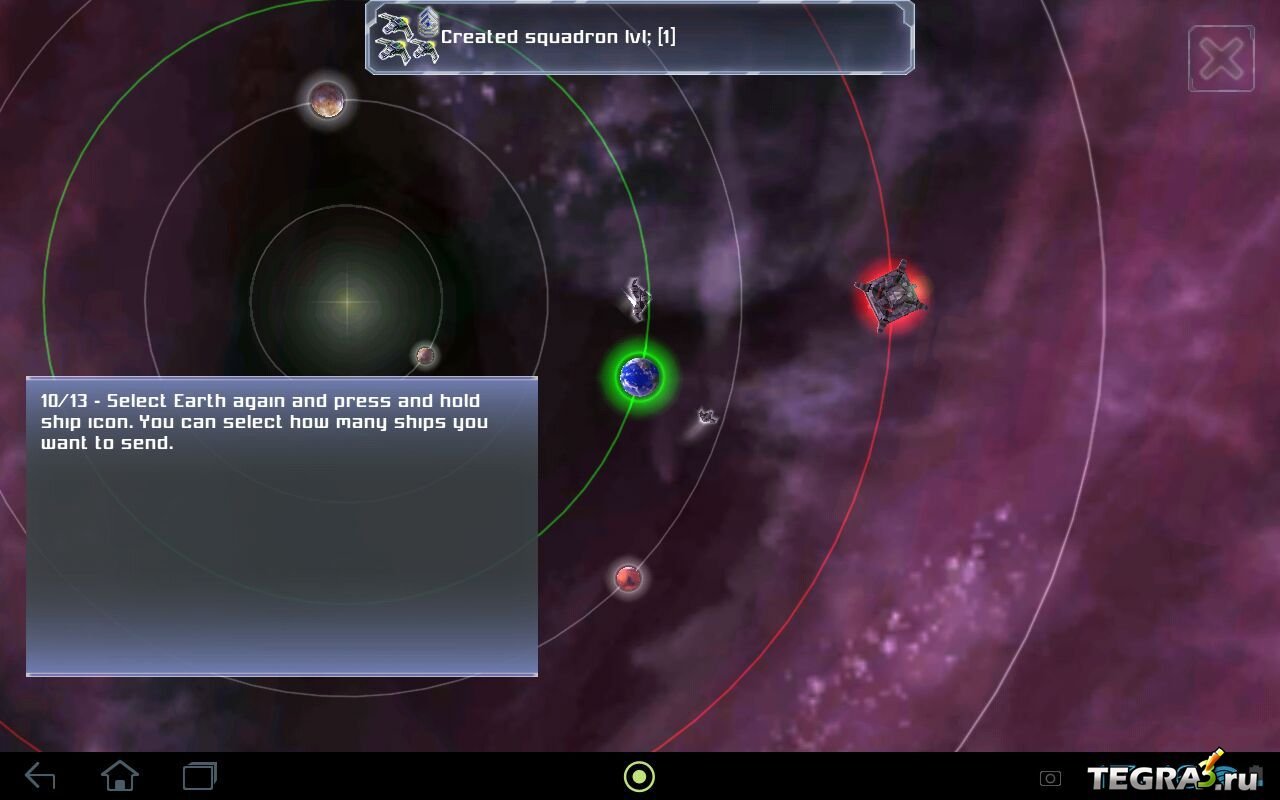This screenshot has height=800, width=1280.
Task: Select the red-highlighted enemy station
Action: pyautogui.click(x=890, y=294)
